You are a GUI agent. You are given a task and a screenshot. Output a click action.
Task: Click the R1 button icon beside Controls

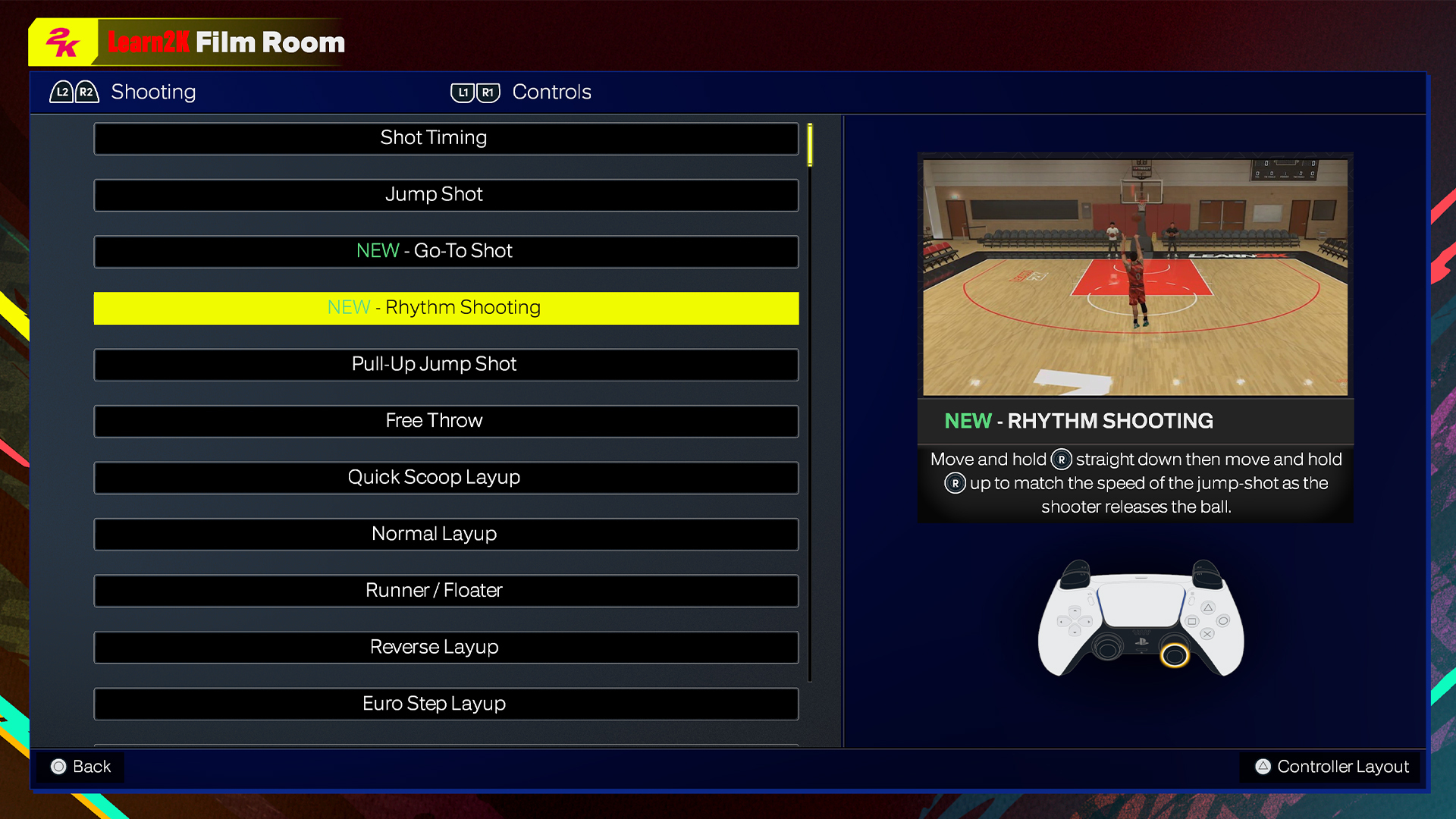(x=489, y=92)
